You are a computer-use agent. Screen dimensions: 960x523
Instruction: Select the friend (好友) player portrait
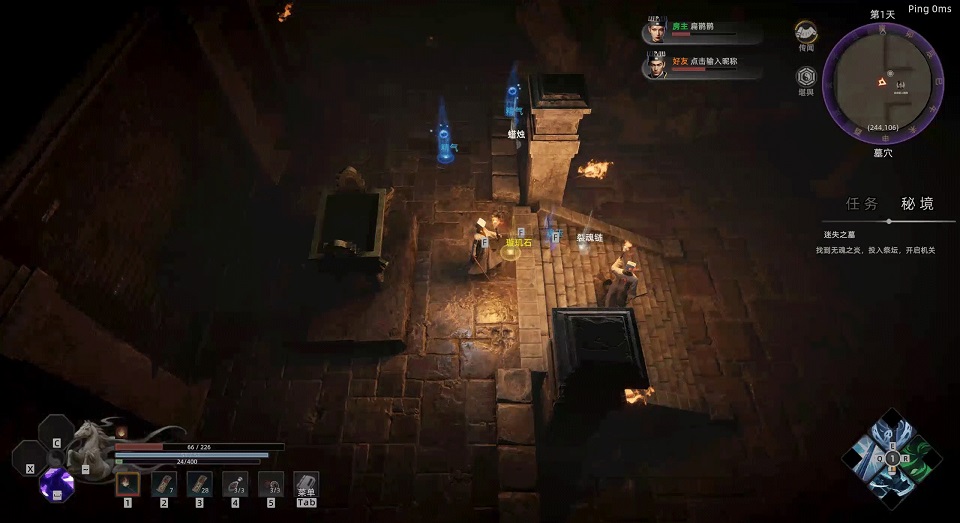click(656, 65)
